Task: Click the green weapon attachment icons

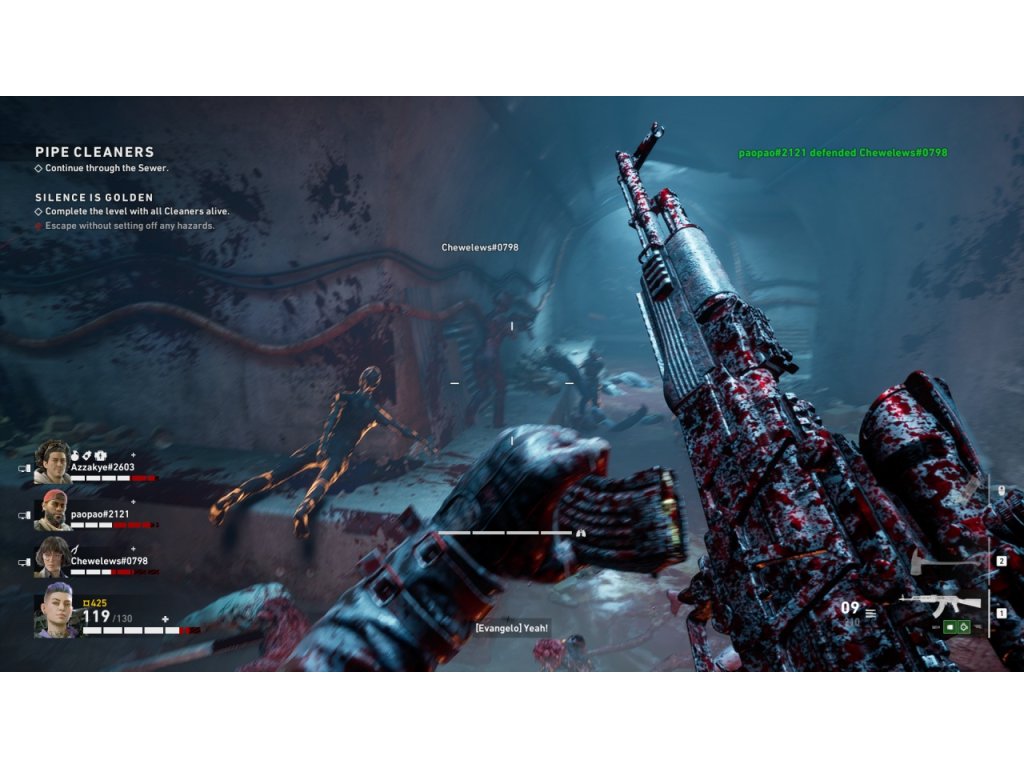Action: coord(956,627)
